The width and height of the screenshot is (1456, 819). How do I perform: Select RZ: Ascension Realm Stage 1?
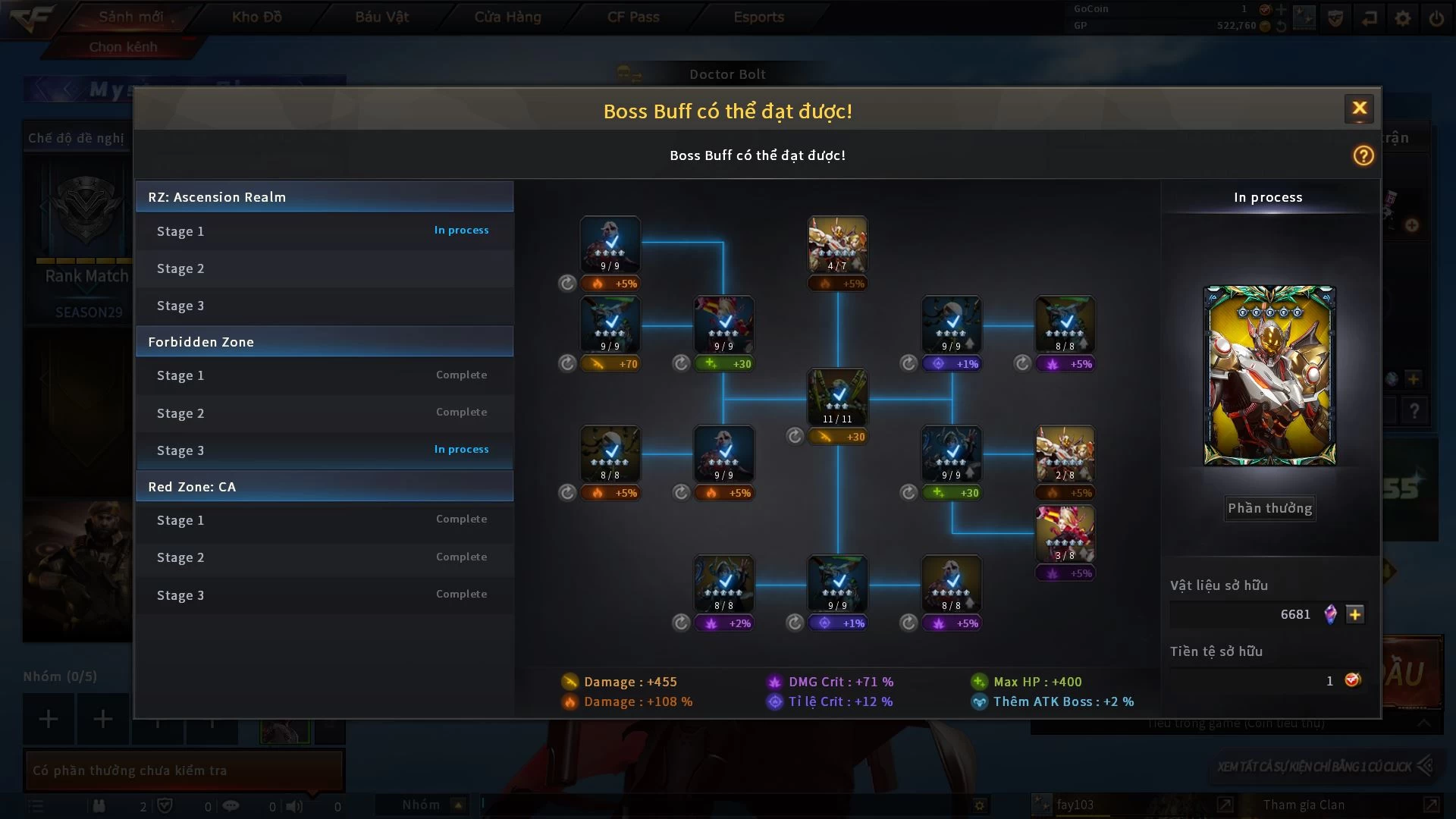click(324, 231)
